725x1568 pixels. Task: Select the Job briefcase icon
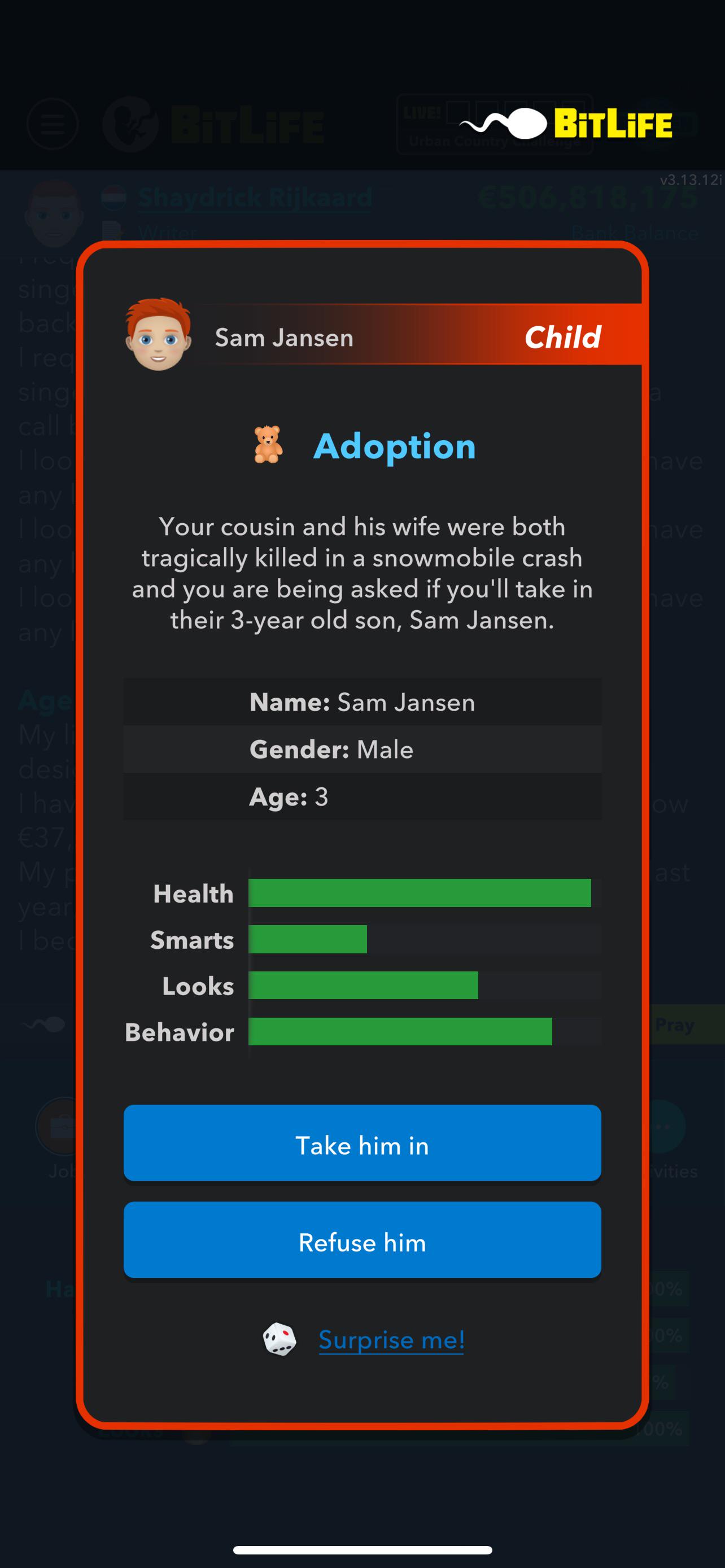click(58, 1127)
